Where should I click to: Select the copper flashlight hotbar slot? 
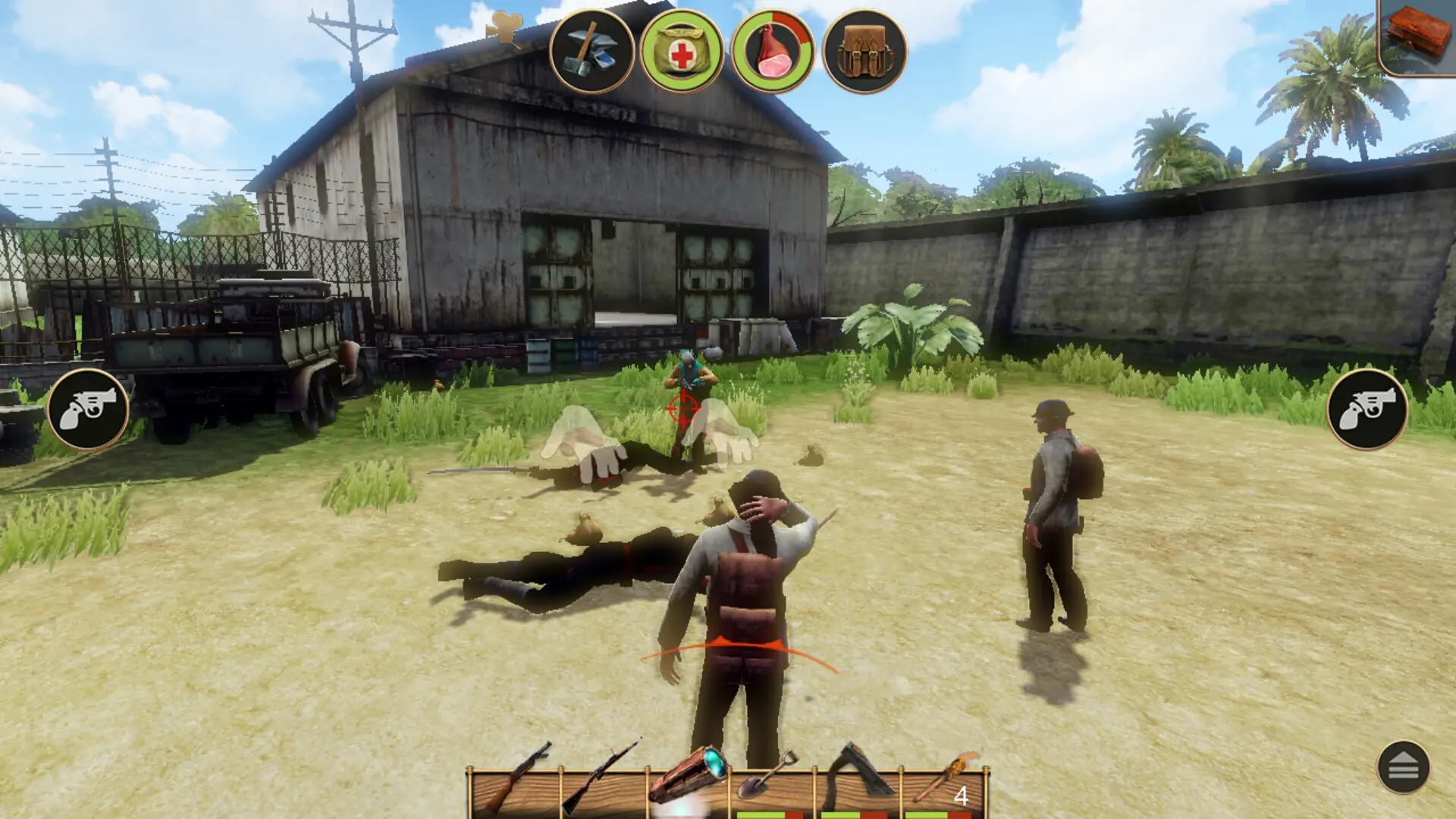point(689,781)
